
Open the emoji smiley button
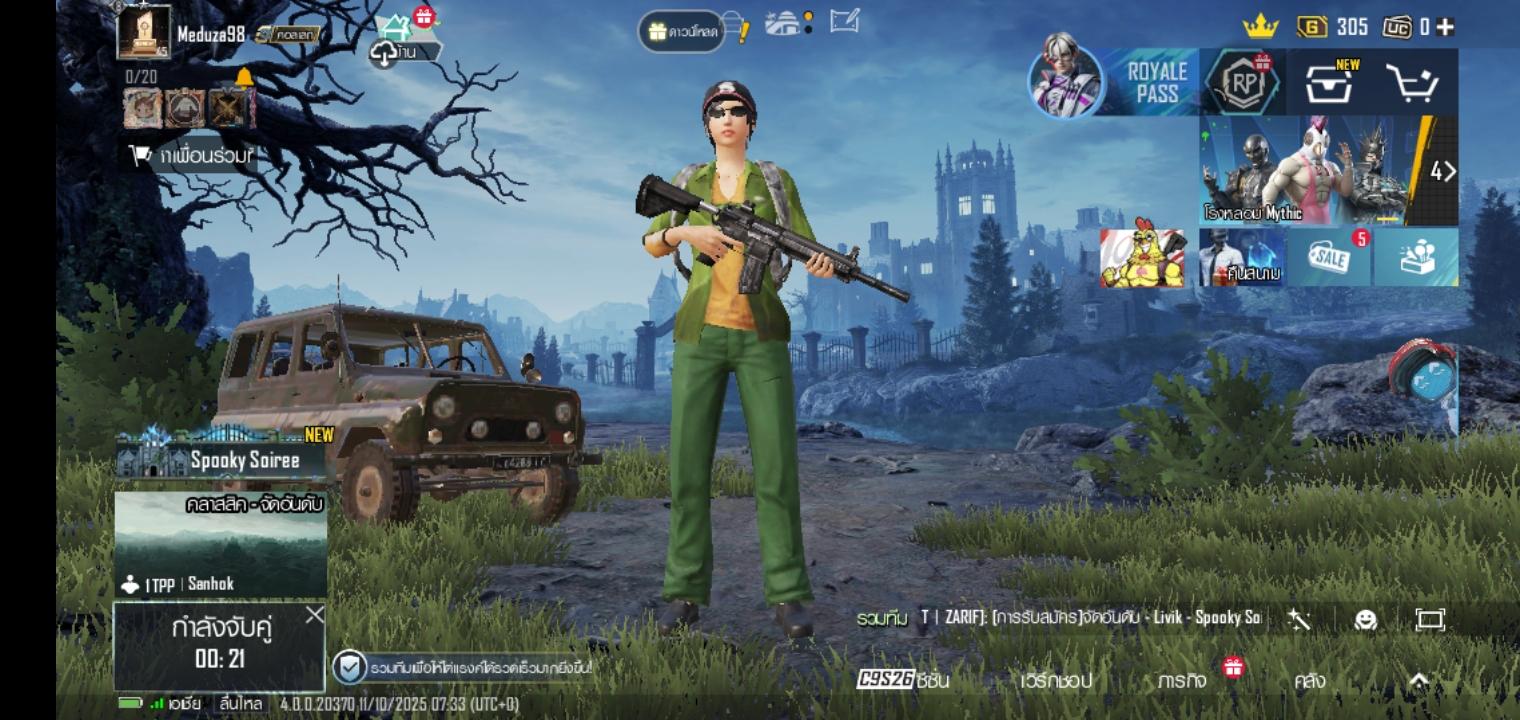pyautogui.click(x=1365, y=620)
